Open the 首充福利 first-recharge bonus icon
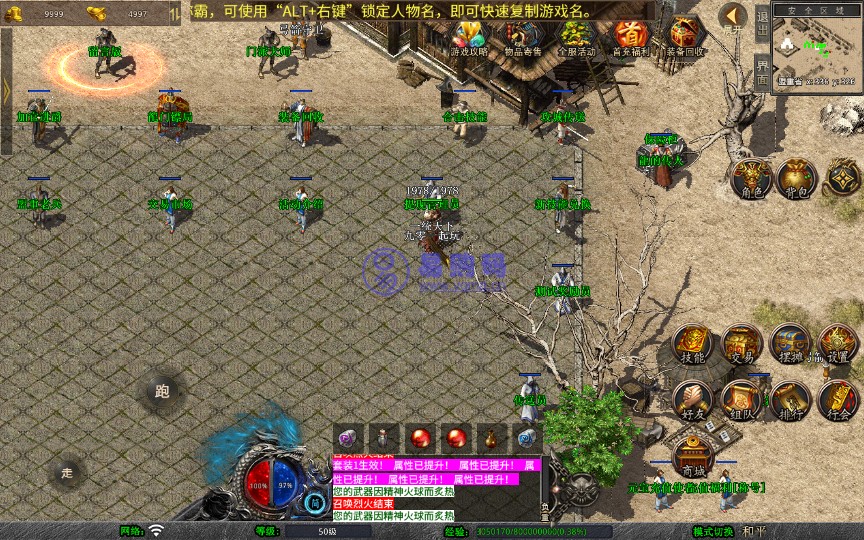This screenshot has width=864, height=540. tap(630, 38)
